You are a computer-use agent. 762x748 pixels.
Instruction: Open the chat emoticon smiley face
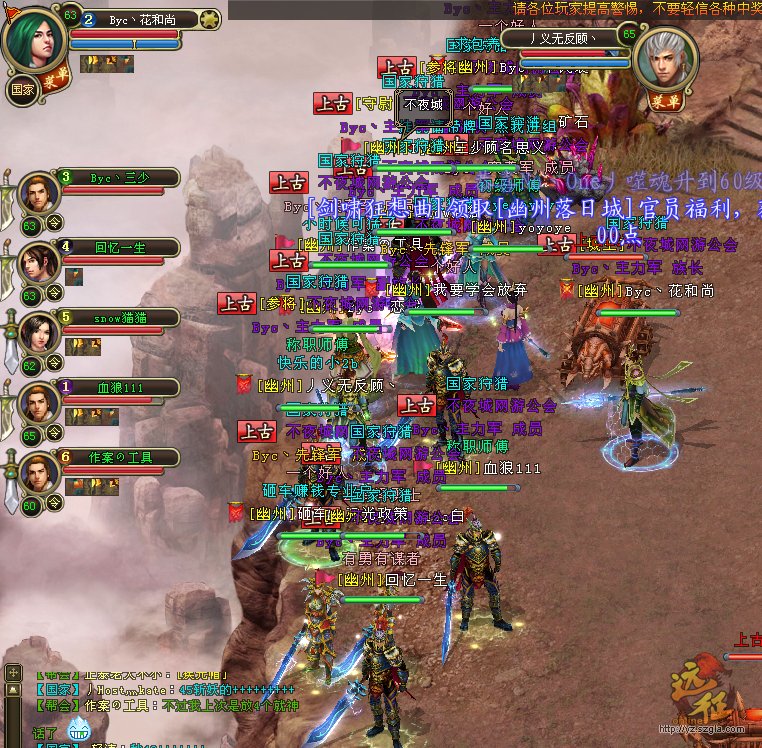coord(79,731)
